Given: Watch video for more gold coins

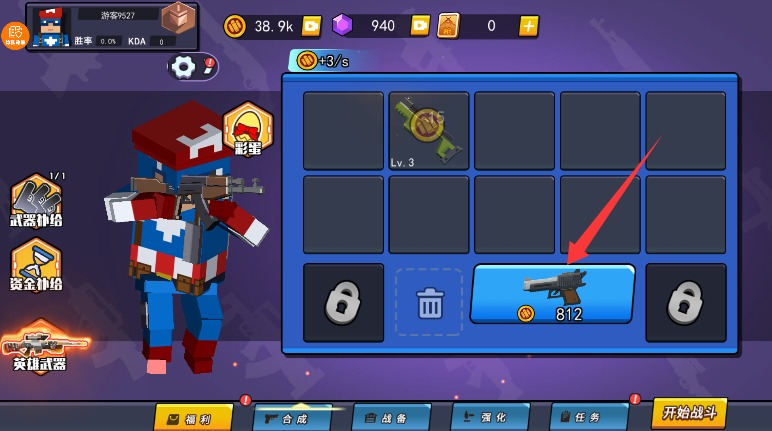Looking at the screenshot, I should pos(311,26).
